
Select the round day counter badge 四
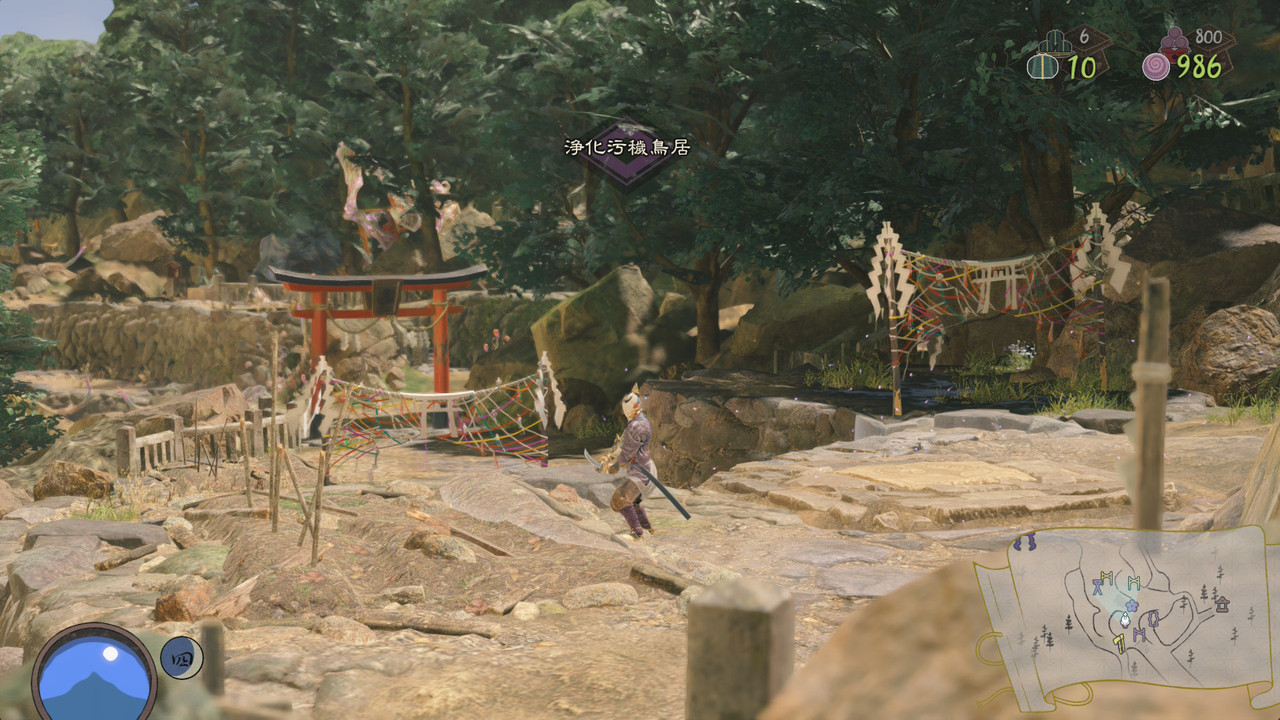click(181, 657)
